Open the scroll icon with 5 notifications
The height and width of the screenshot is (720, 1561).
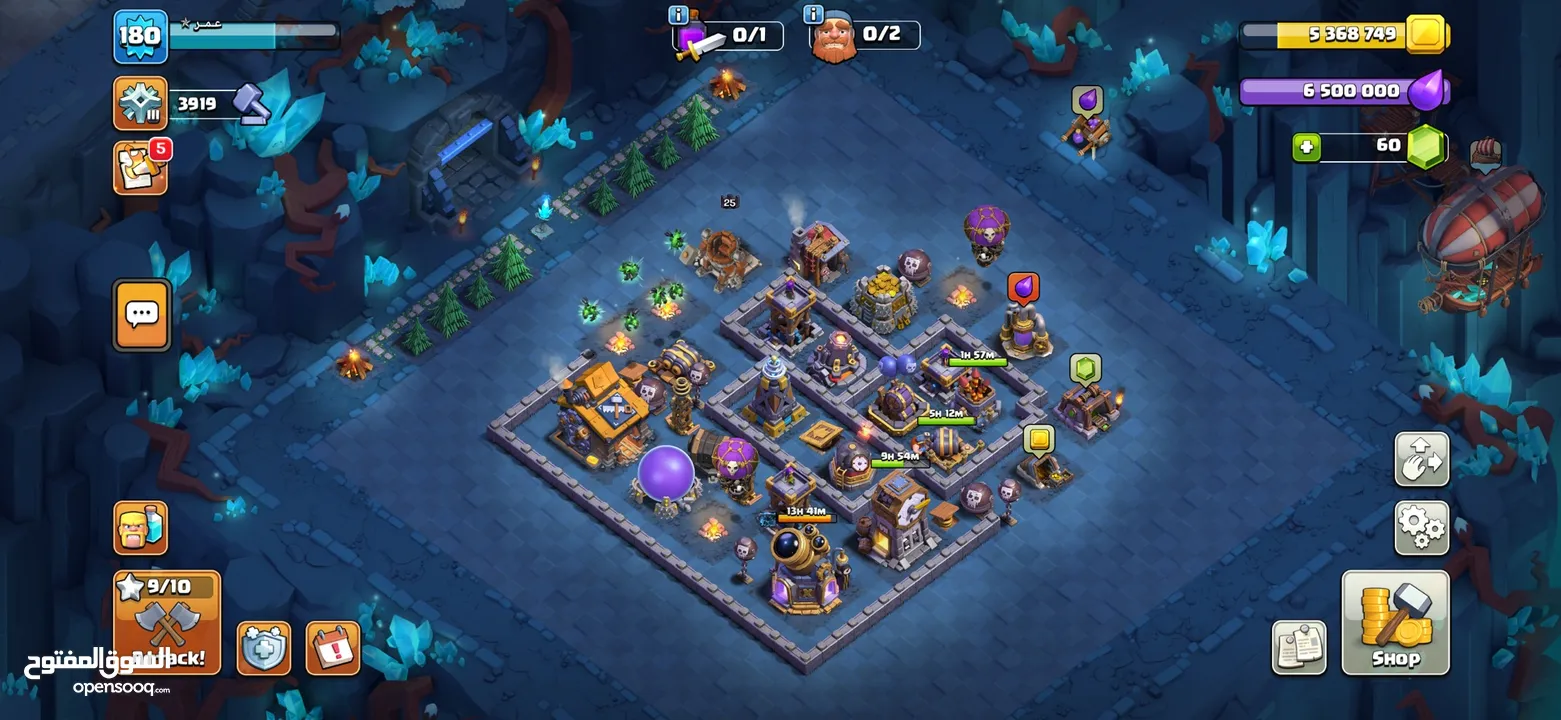tap(140, 168)
